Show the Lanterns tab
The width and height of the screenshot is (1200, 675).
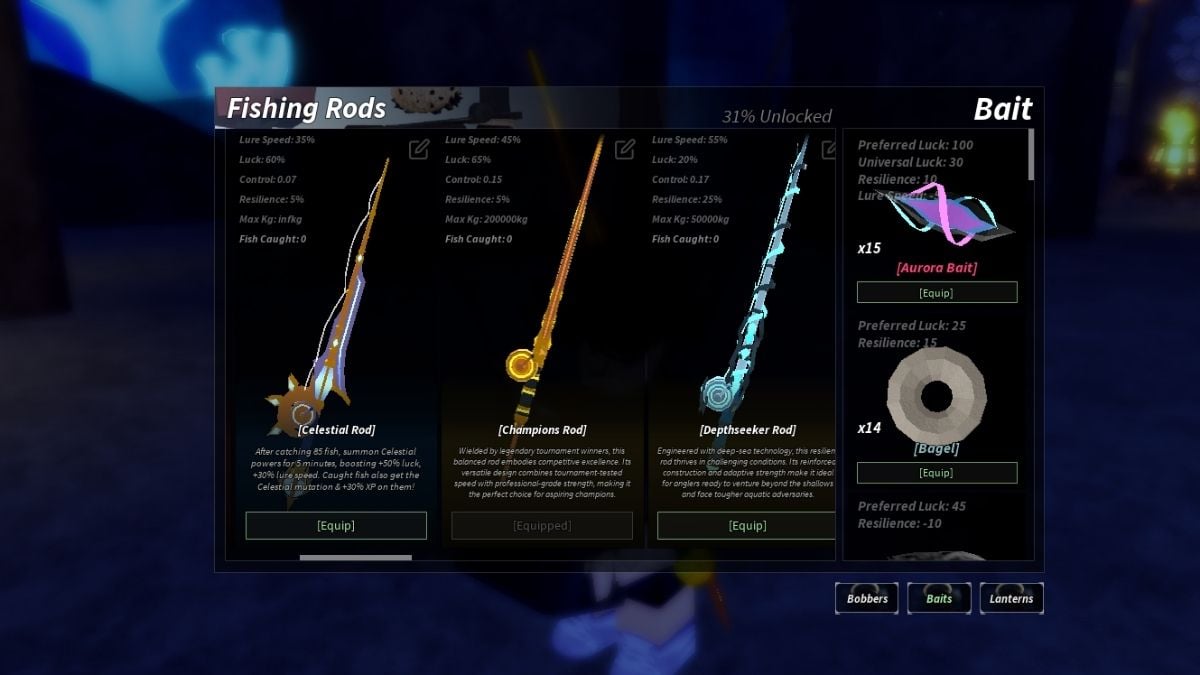[1012, 598]
